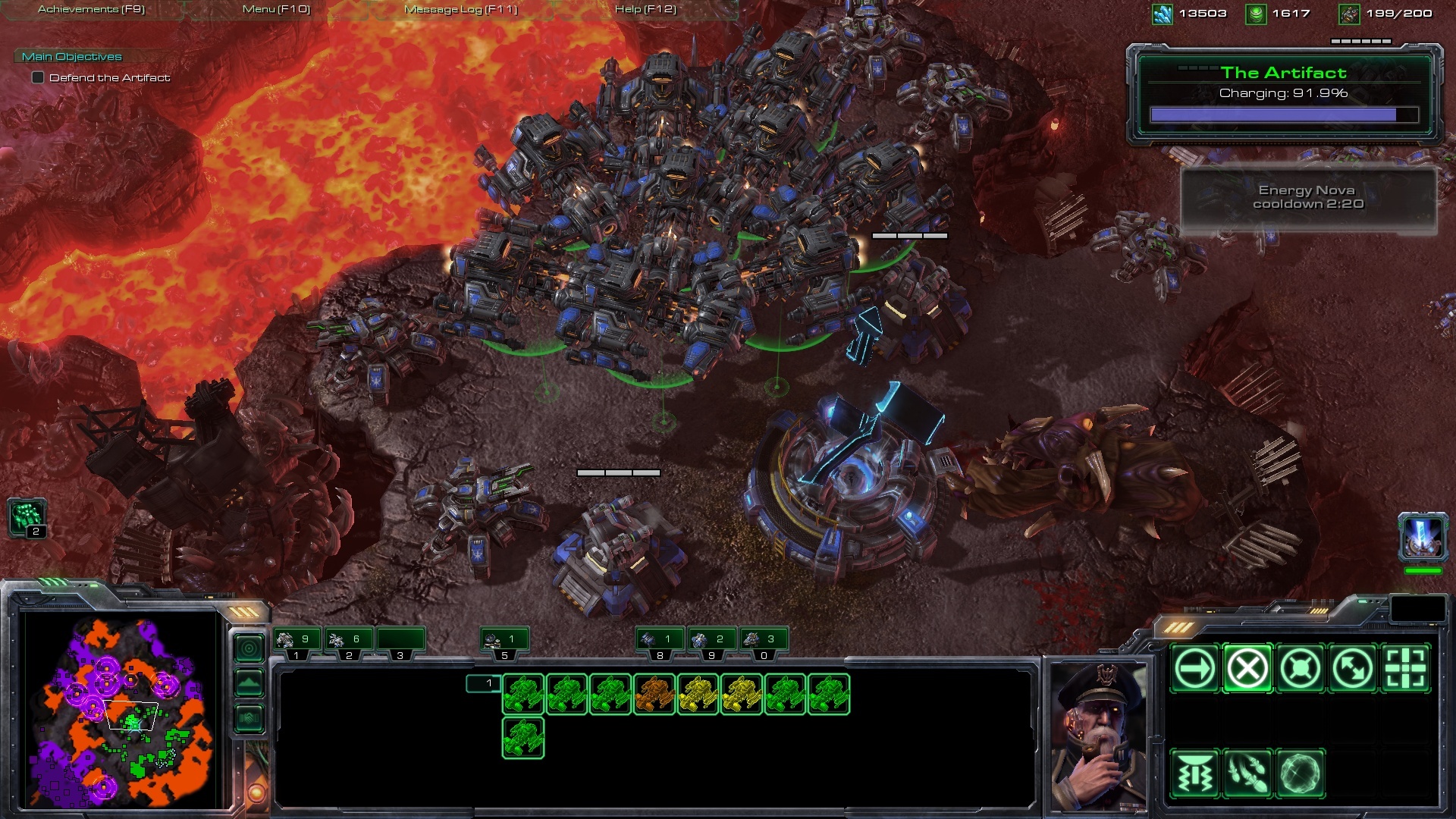Activate the Defensive Matrix sphere ability
The height and width of the screenshot is (819, 1456).
1301,774
